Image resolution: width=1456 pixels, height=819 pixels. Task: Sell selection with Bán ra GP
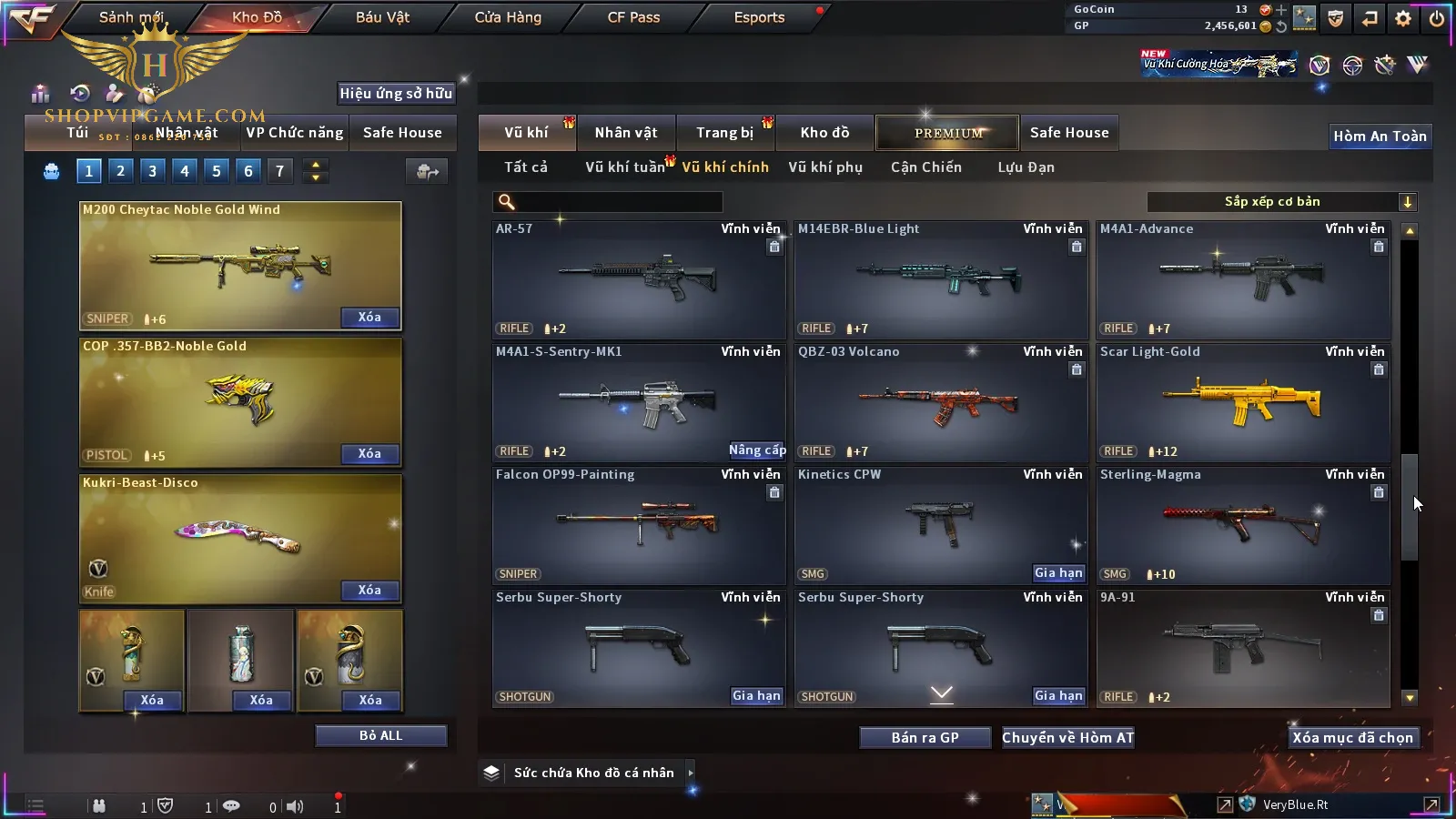(x=925, y=738)
